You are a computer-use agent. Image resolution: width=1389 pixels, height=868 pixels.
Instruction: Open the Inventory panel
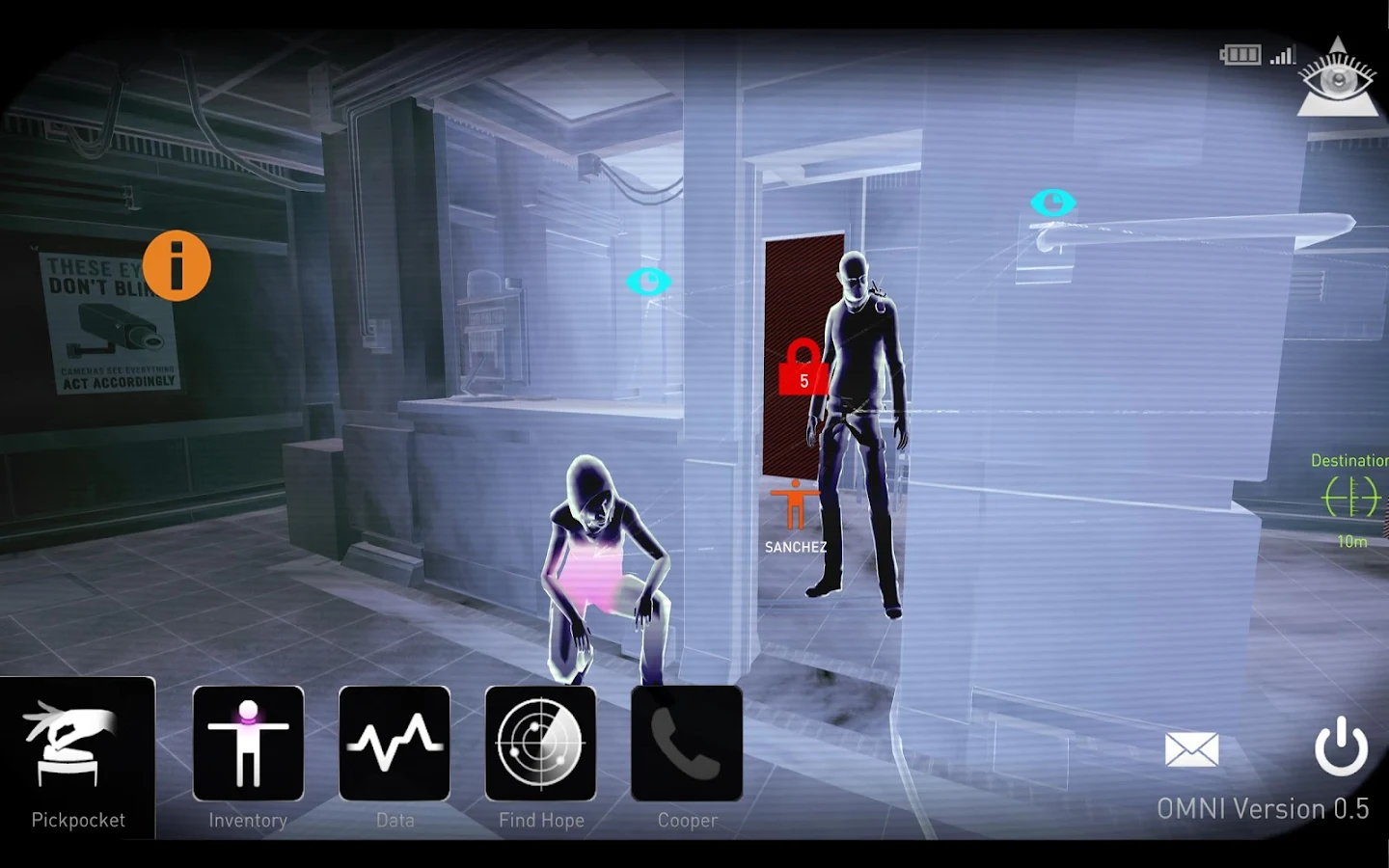point(248,743)
